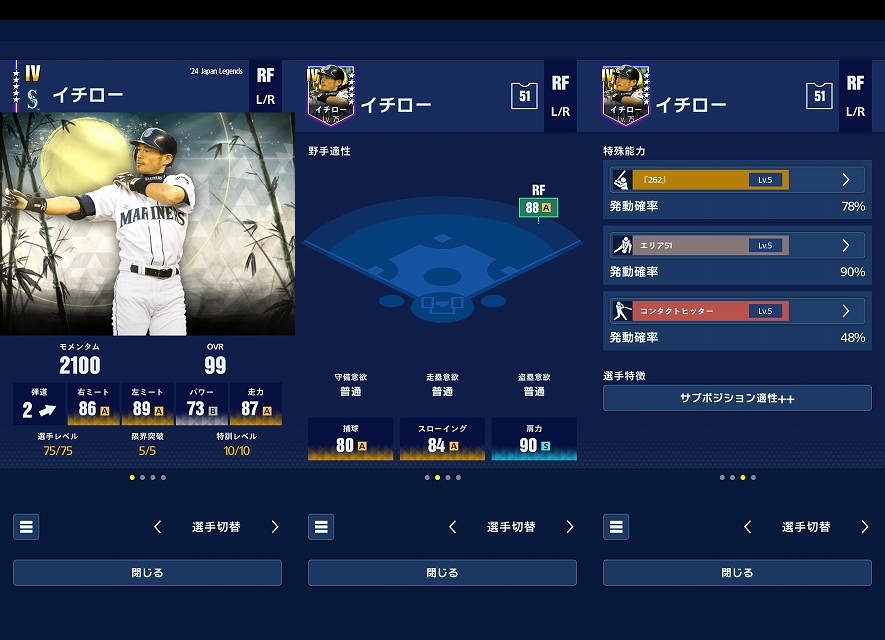Open the hamburger menu under the OVR 99 panel
The width and height of the screenshot is (885, 640).
[26, 527]
